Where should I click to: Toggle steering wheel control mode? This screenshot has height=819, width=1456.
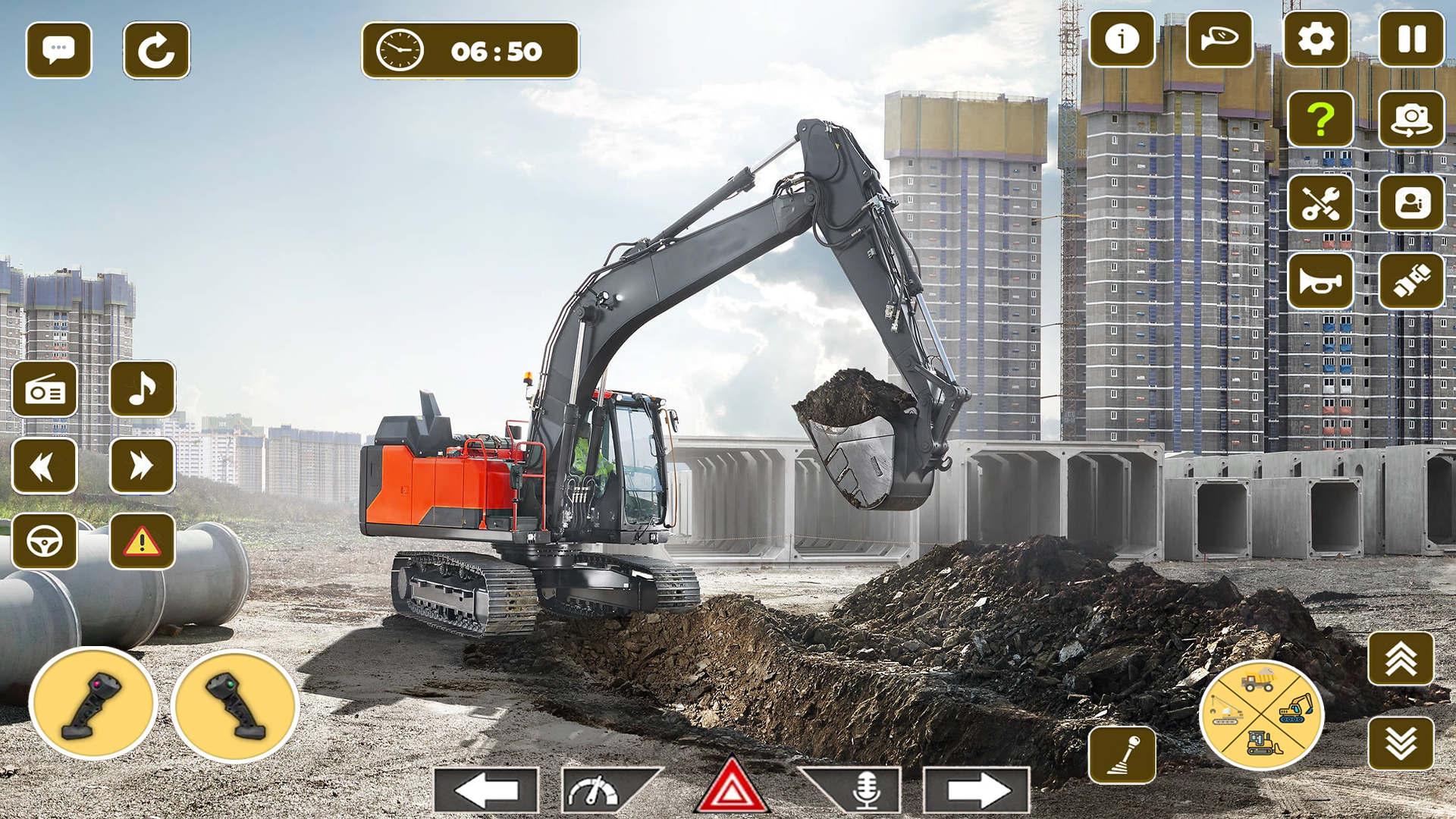click(x=45, y=541)
